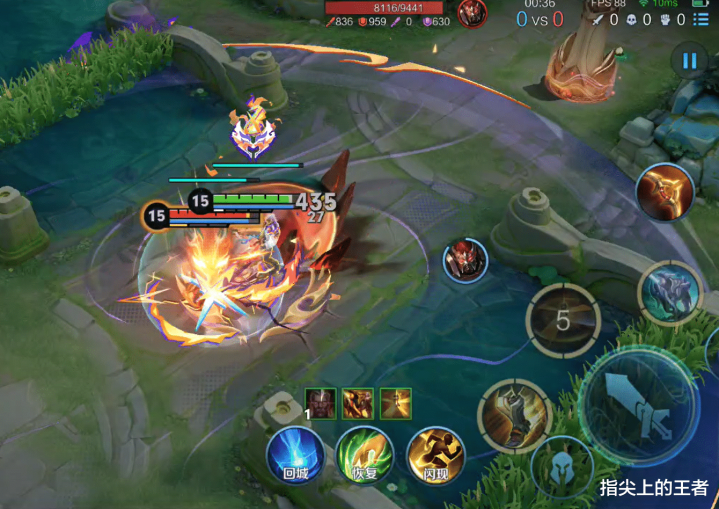Activate the Recall (回城) spell

pos(295,456)
